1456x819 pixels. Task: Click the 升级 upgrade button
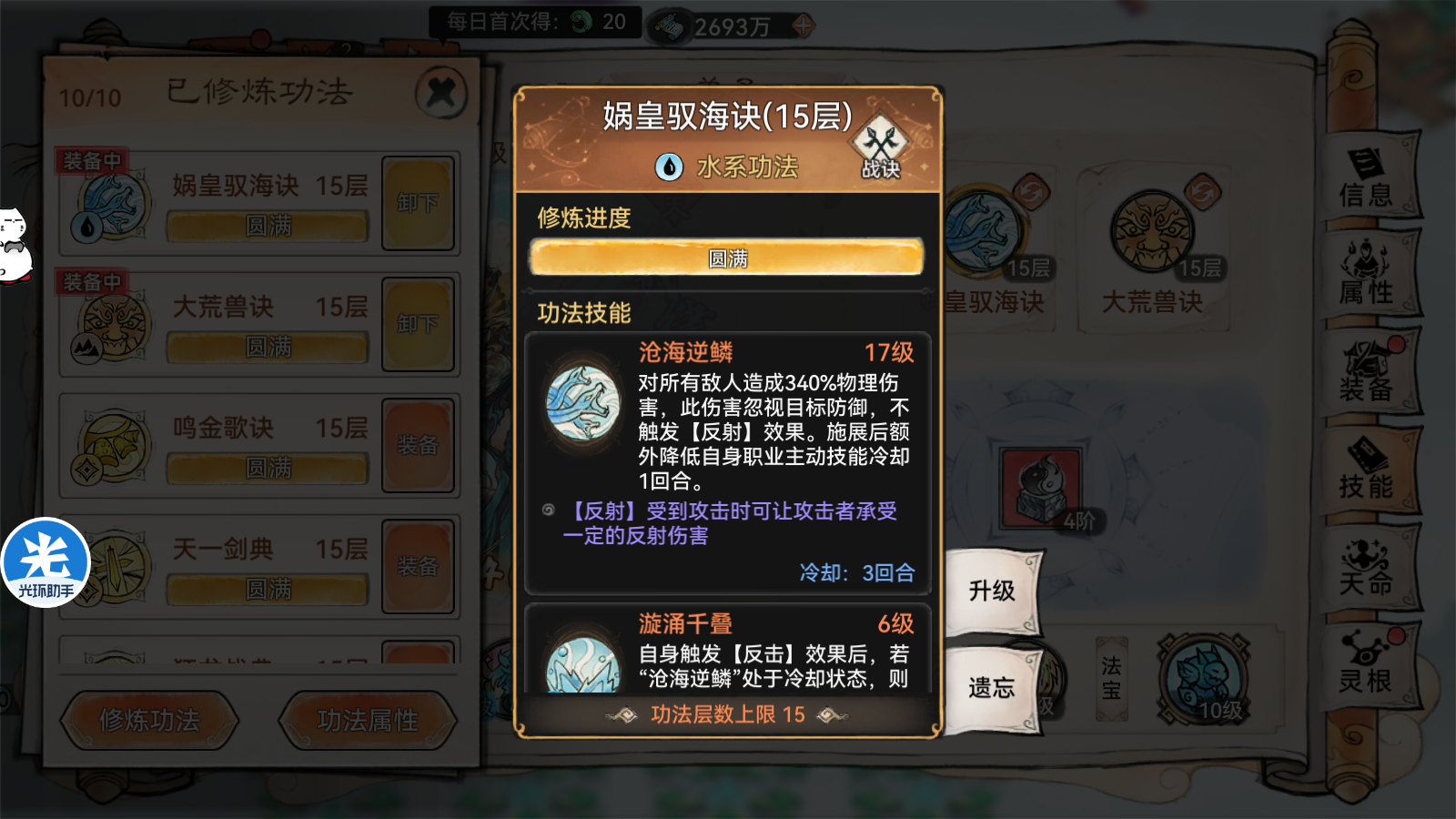coord(992,590)
